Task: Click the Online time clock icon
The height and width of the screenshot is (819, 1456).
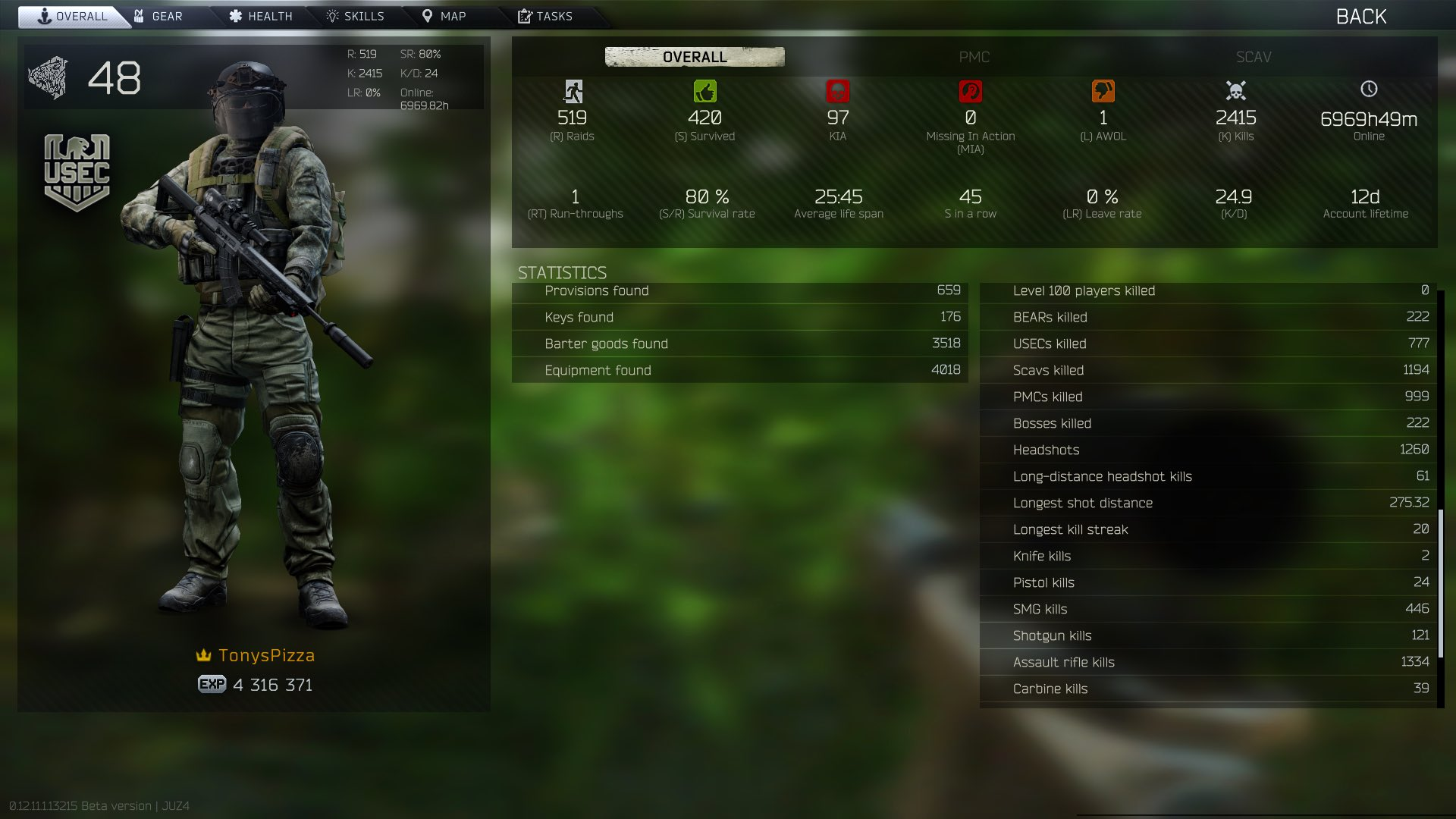Action: click(x=1368, y=89)
